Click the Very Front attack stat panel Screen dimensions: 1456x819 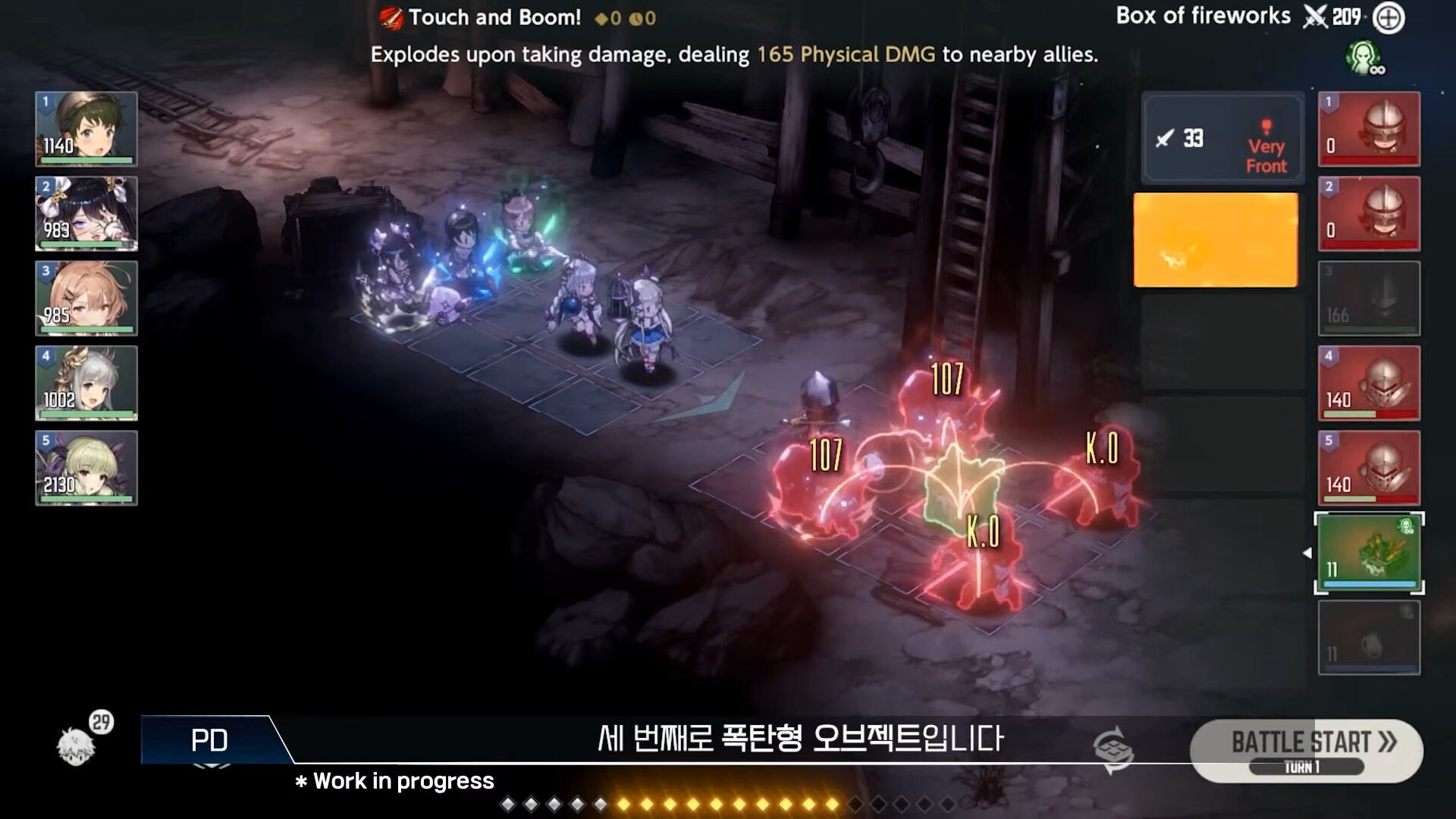pos(1222,139)
